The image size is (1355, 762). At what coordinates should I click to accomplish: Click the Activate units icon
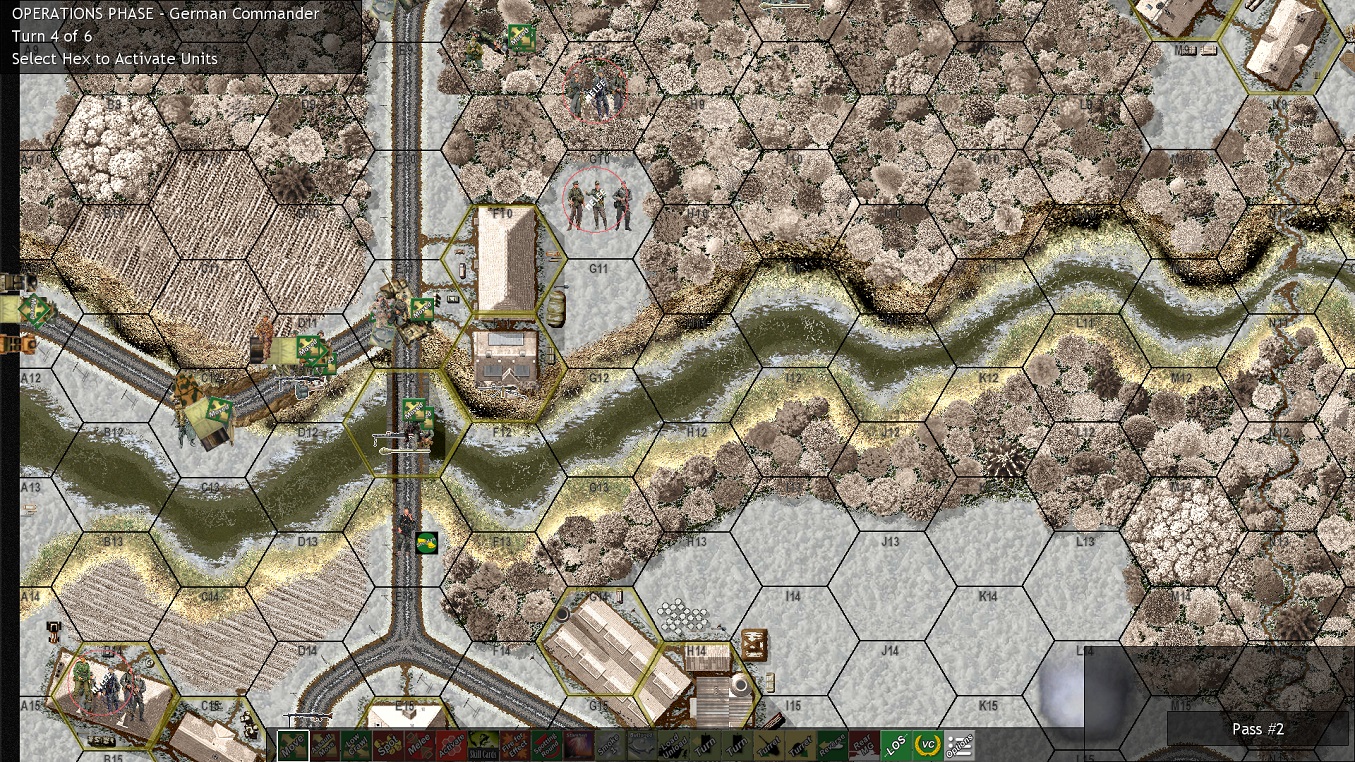point(452,744)
